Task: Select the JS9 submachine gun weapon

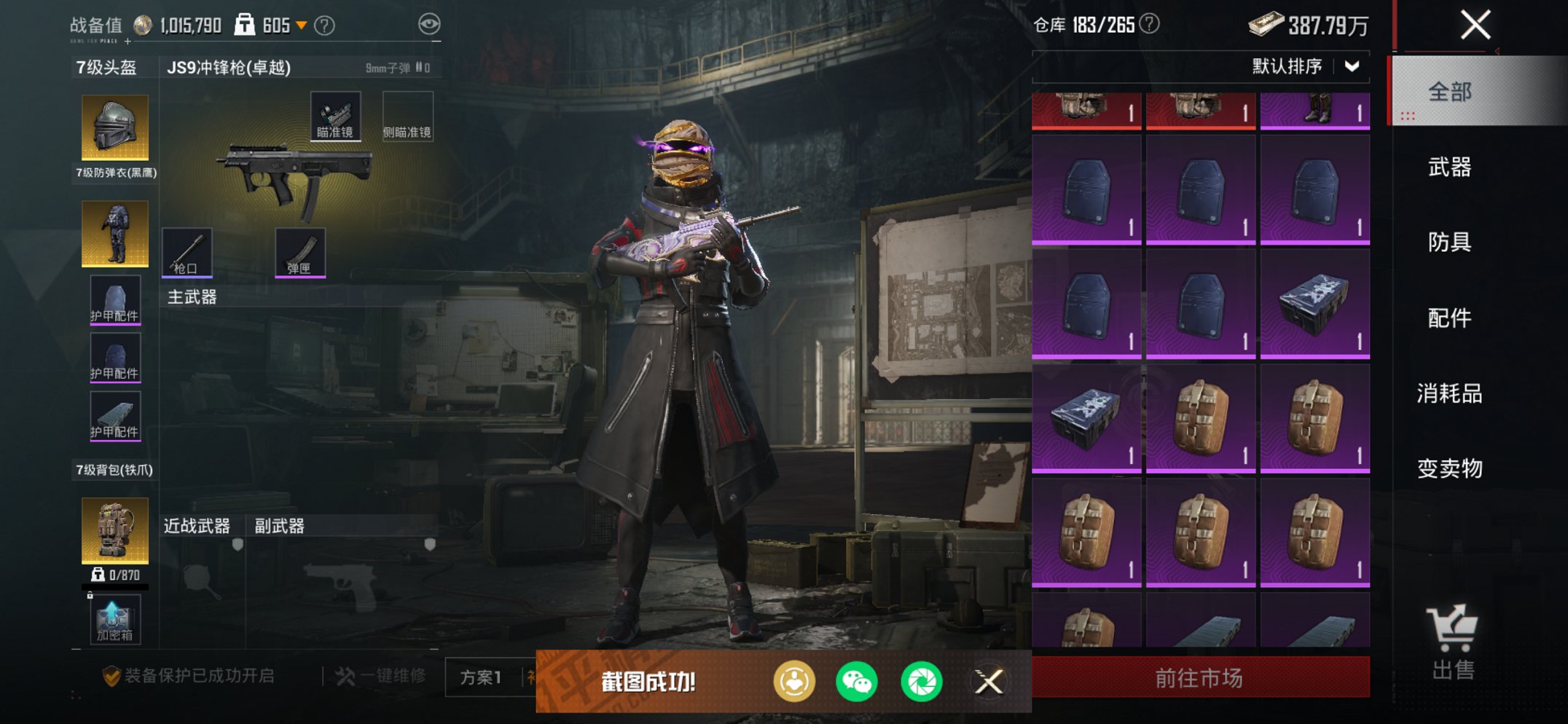Action: (x=295, y=178)
